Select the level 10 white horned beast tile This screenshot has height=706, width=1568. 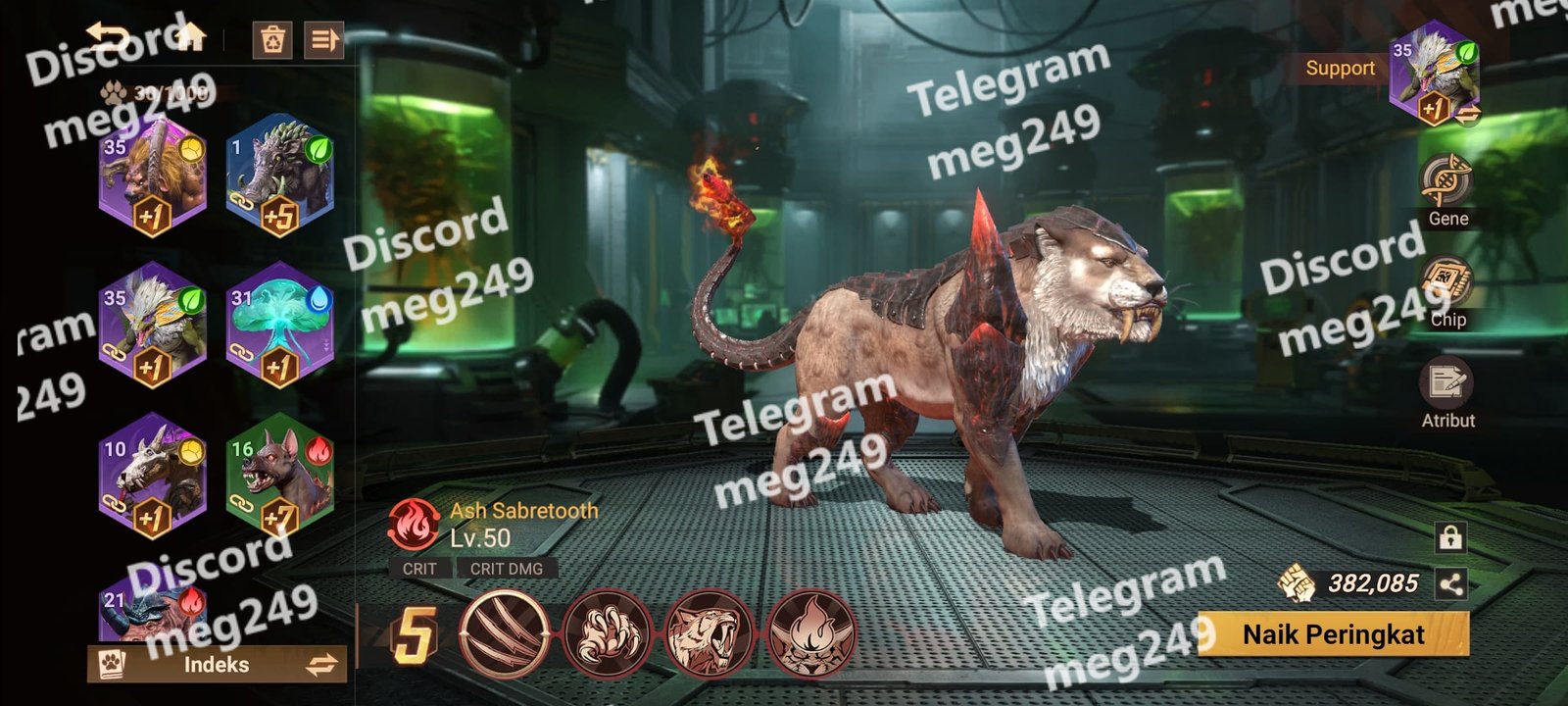[x=152, y=478]
